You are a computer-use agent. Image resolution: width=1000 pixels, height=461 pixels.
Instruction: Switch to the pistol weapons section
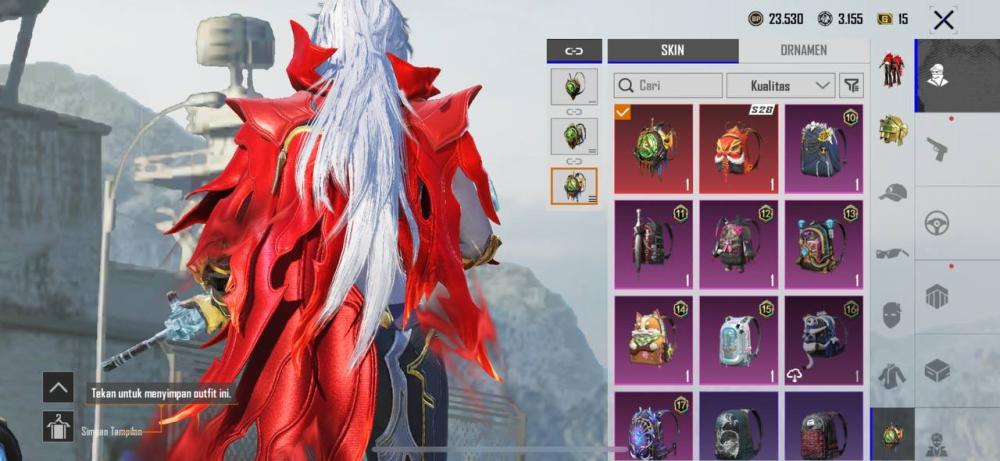pos(937,149)
